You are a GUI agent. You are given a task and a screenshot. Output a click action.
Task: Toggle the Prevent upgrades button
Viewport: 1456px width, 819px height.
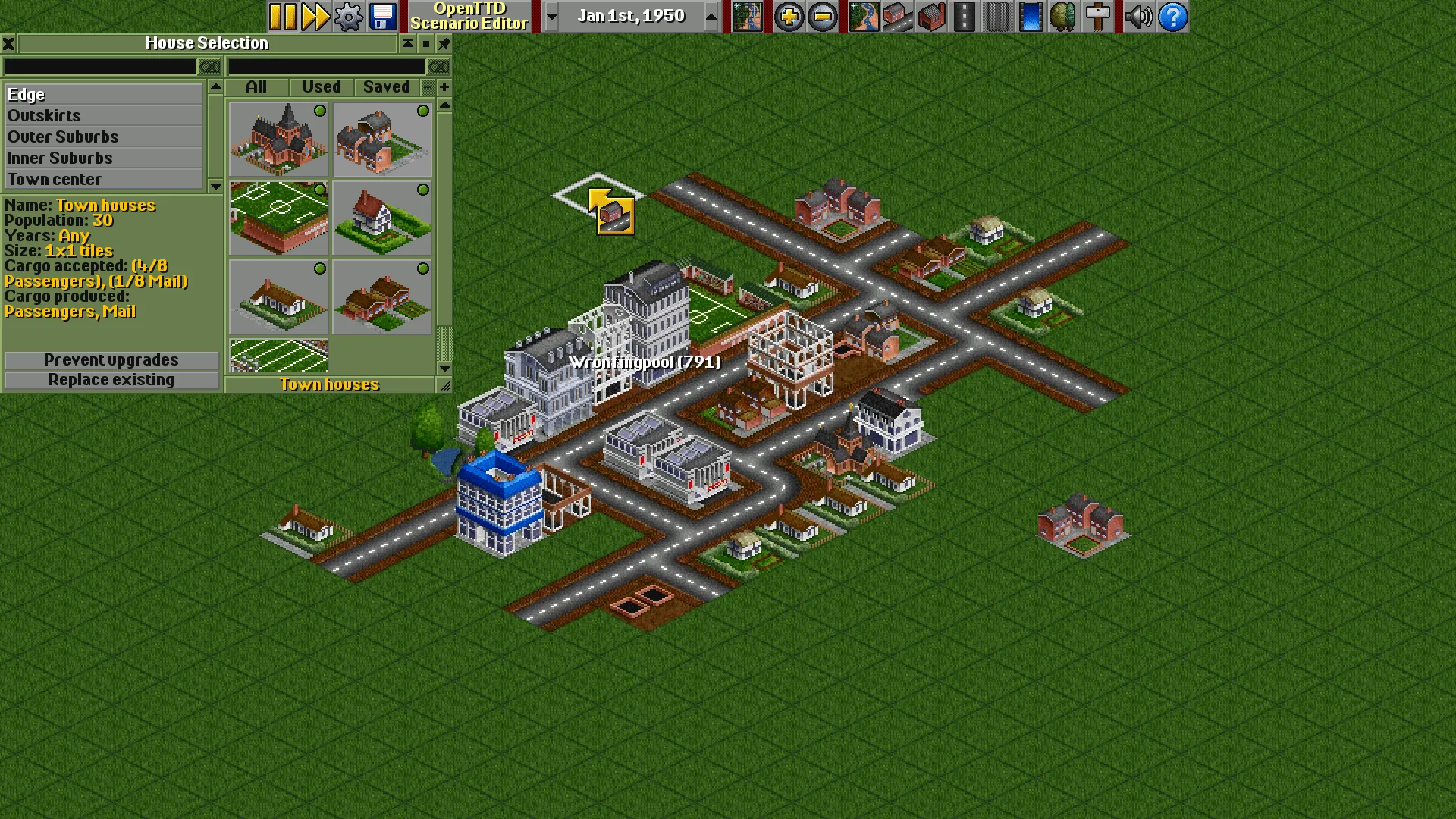[x=111, y=360]
